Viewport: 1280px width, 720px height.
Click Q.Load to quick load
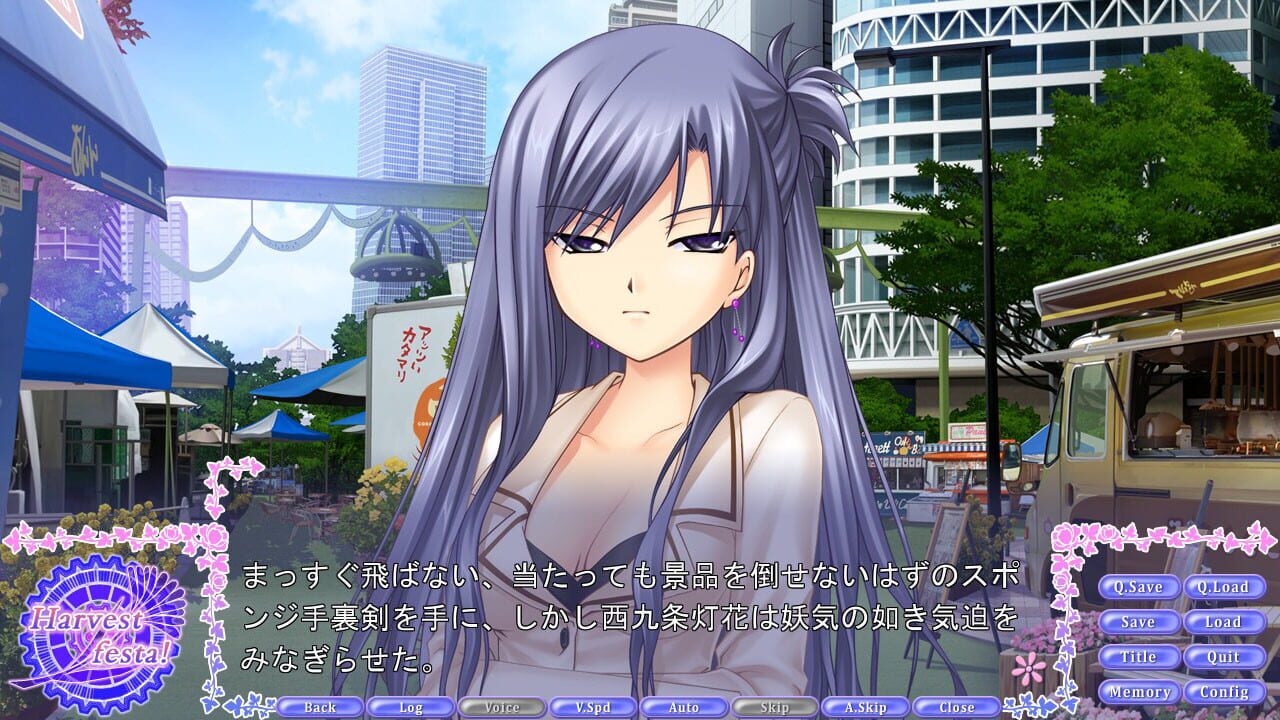tap(1225, 588)
